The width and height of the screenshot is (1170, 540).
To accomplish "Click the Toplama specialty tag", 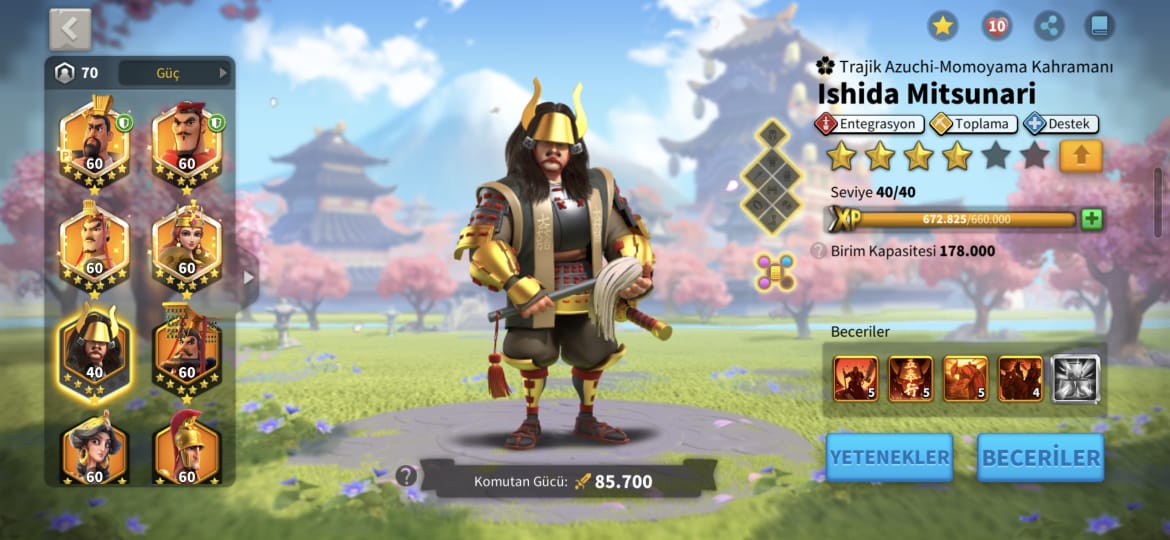I will (974, 124).
